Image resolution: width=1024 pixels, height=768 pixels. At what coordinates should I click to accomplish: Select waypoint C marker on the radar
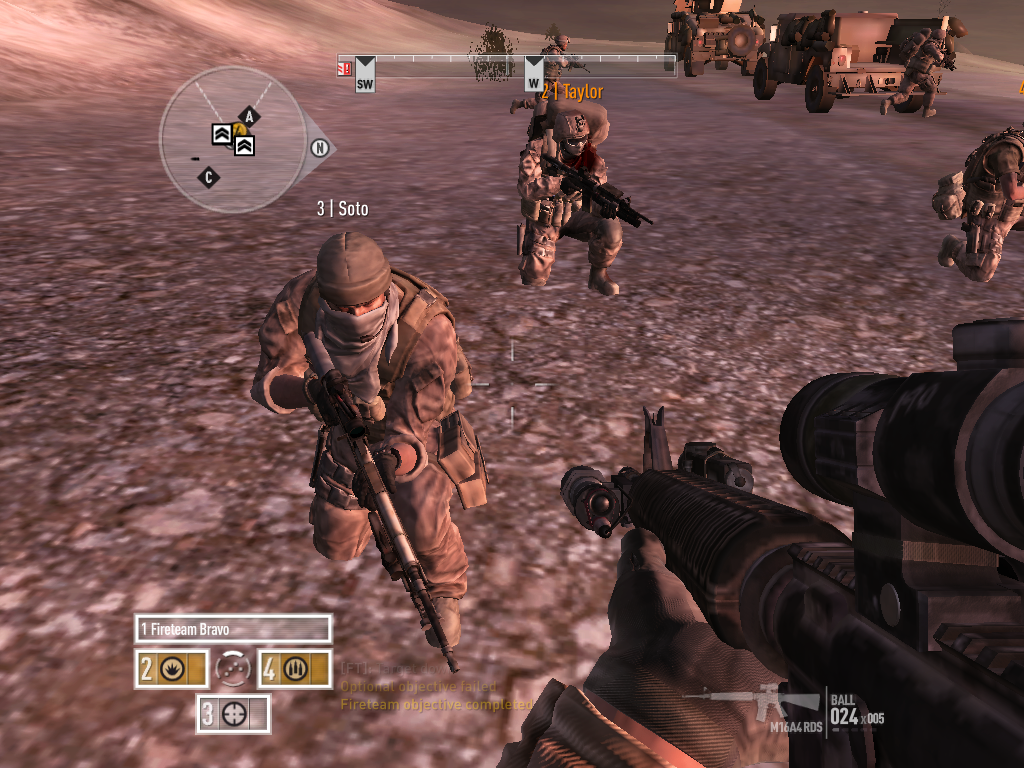pos(209,178)
